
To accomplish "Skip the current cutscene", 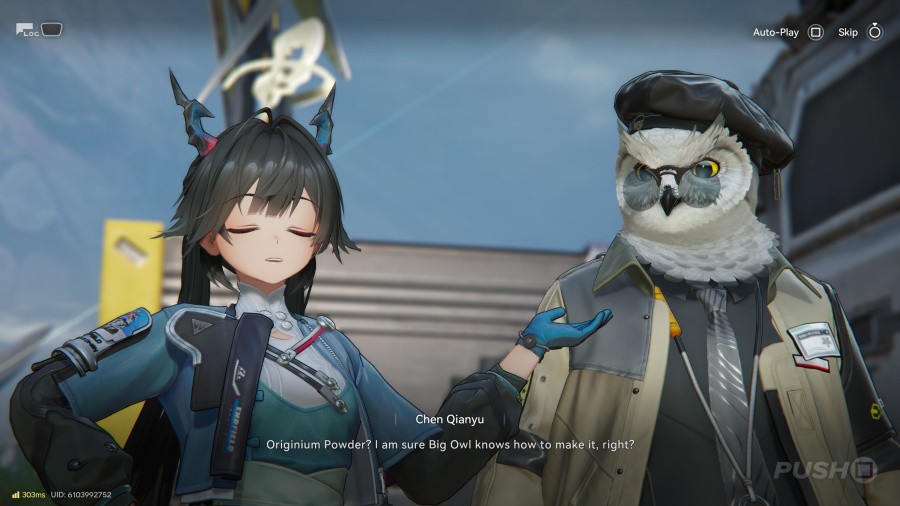I will point(859,32).
